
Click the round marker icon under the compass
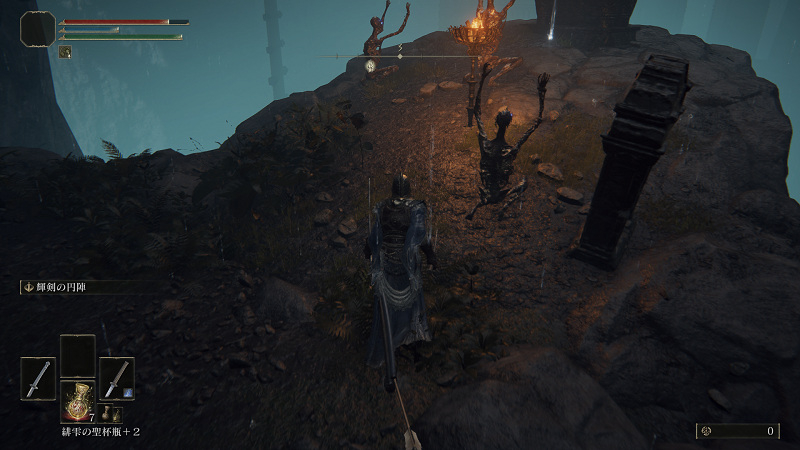click(370, 66)
